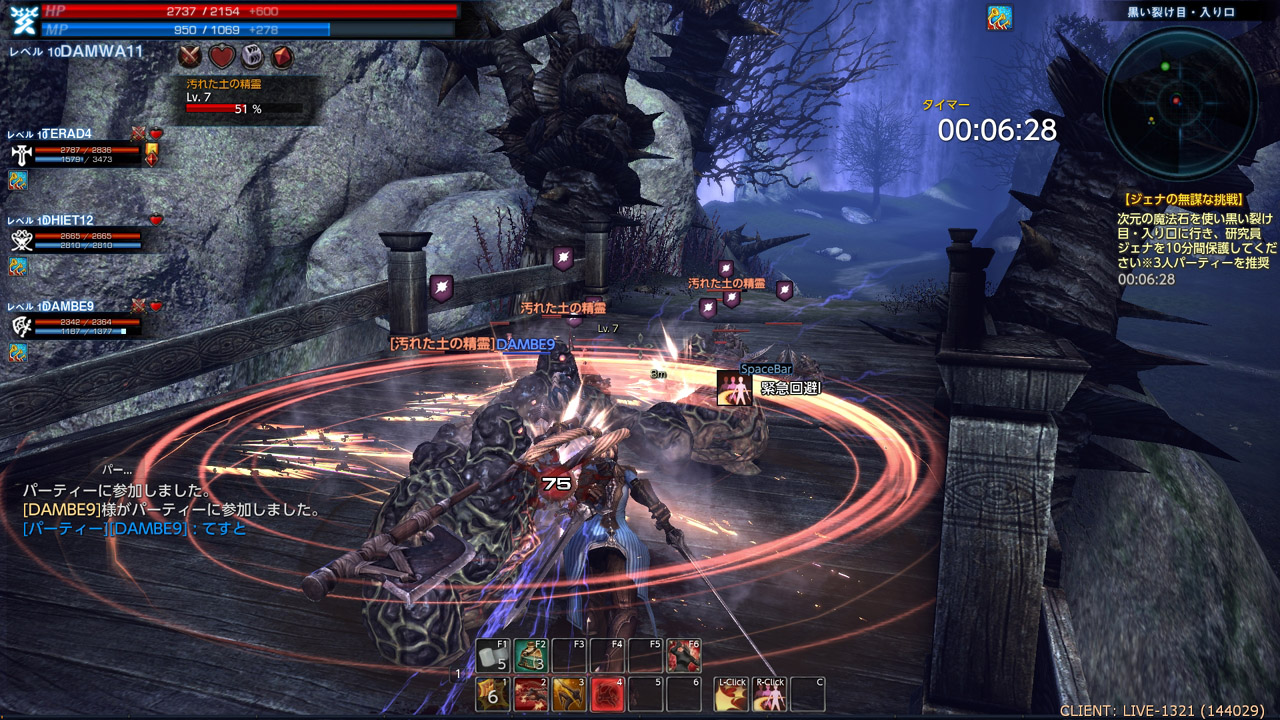Use the bandage item in slot F1
The image size is (1280, 720).
point(492,655)
